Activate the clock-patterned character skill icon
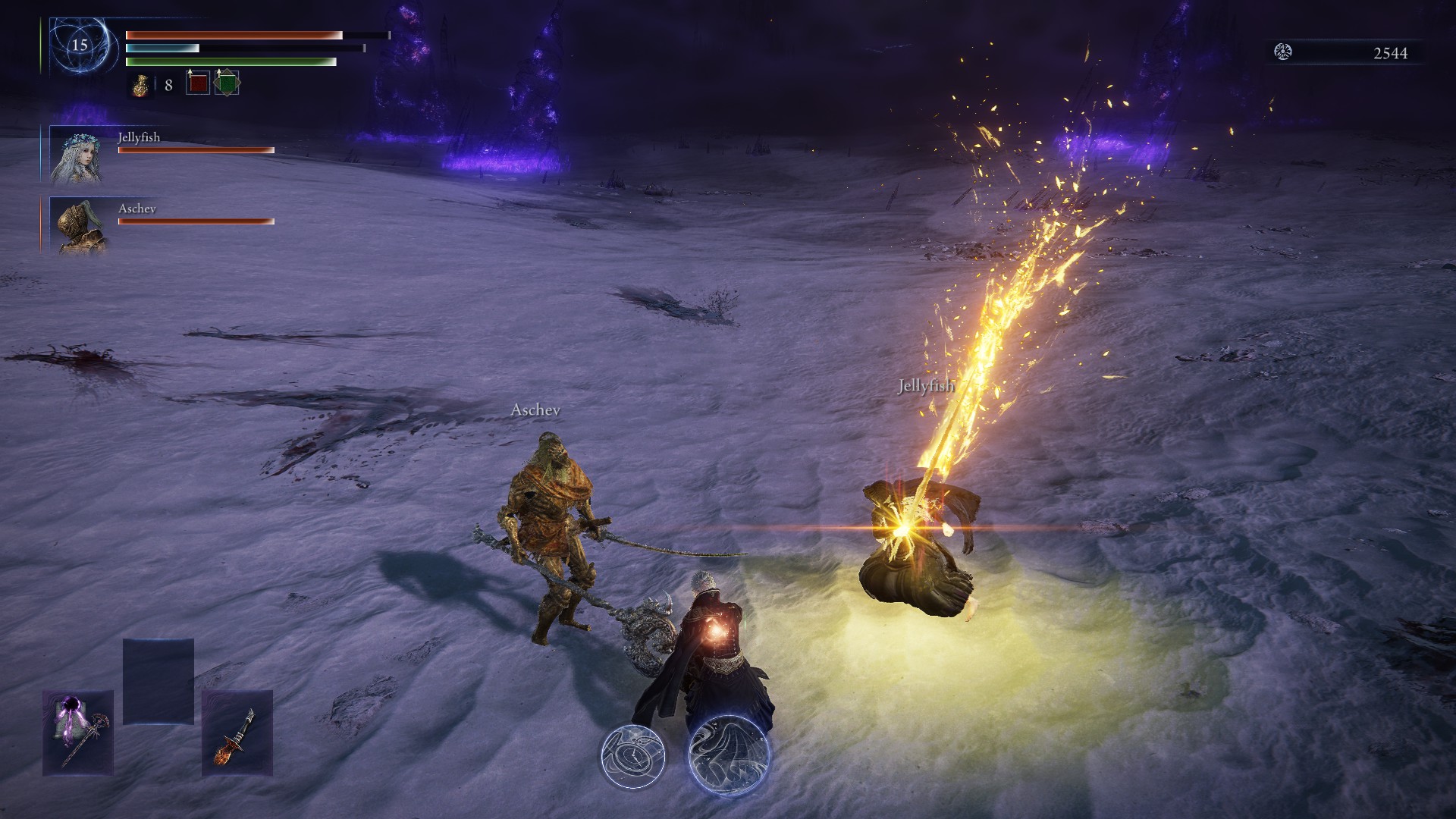 (x=633, y=755)
